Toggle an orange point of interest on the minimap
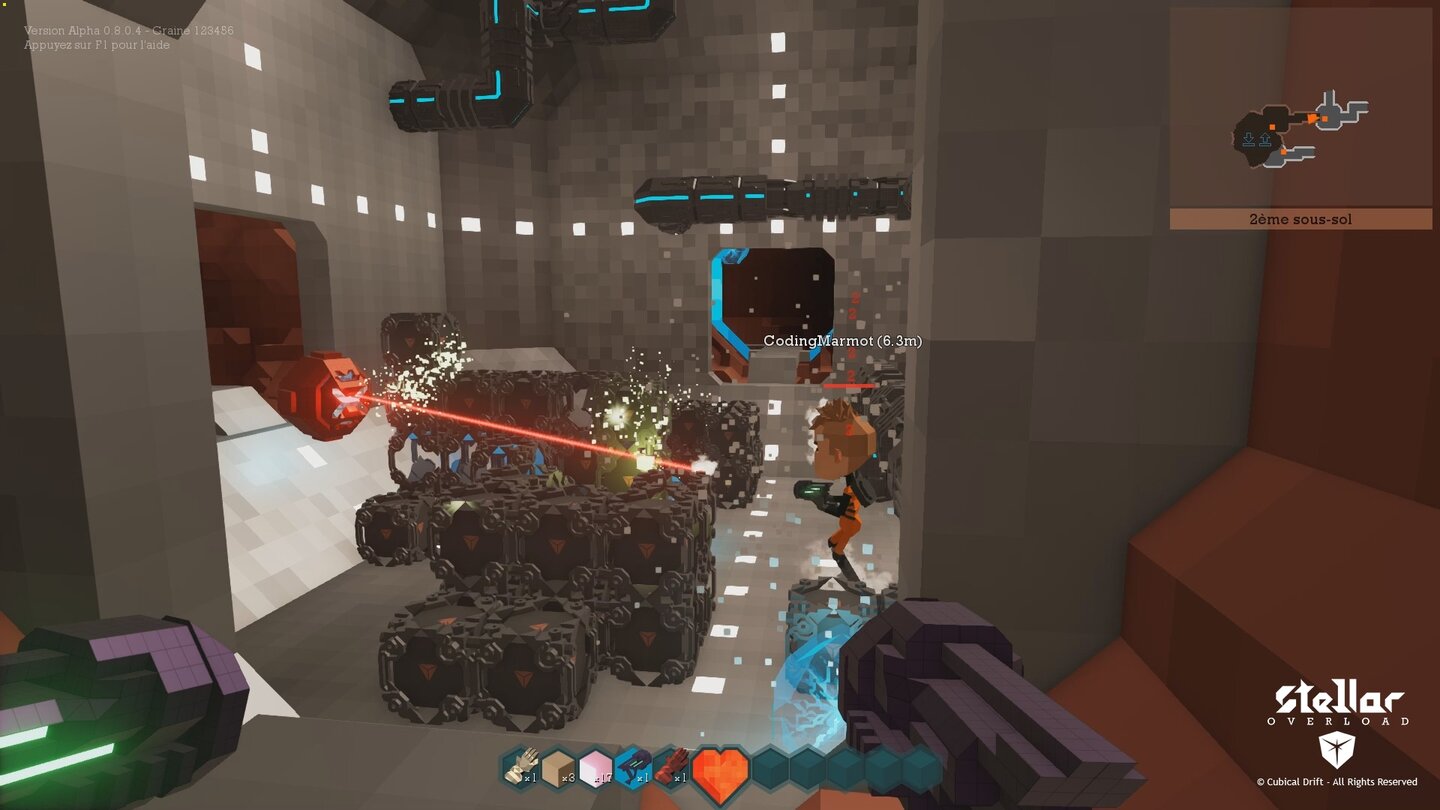 point(1272,127)
